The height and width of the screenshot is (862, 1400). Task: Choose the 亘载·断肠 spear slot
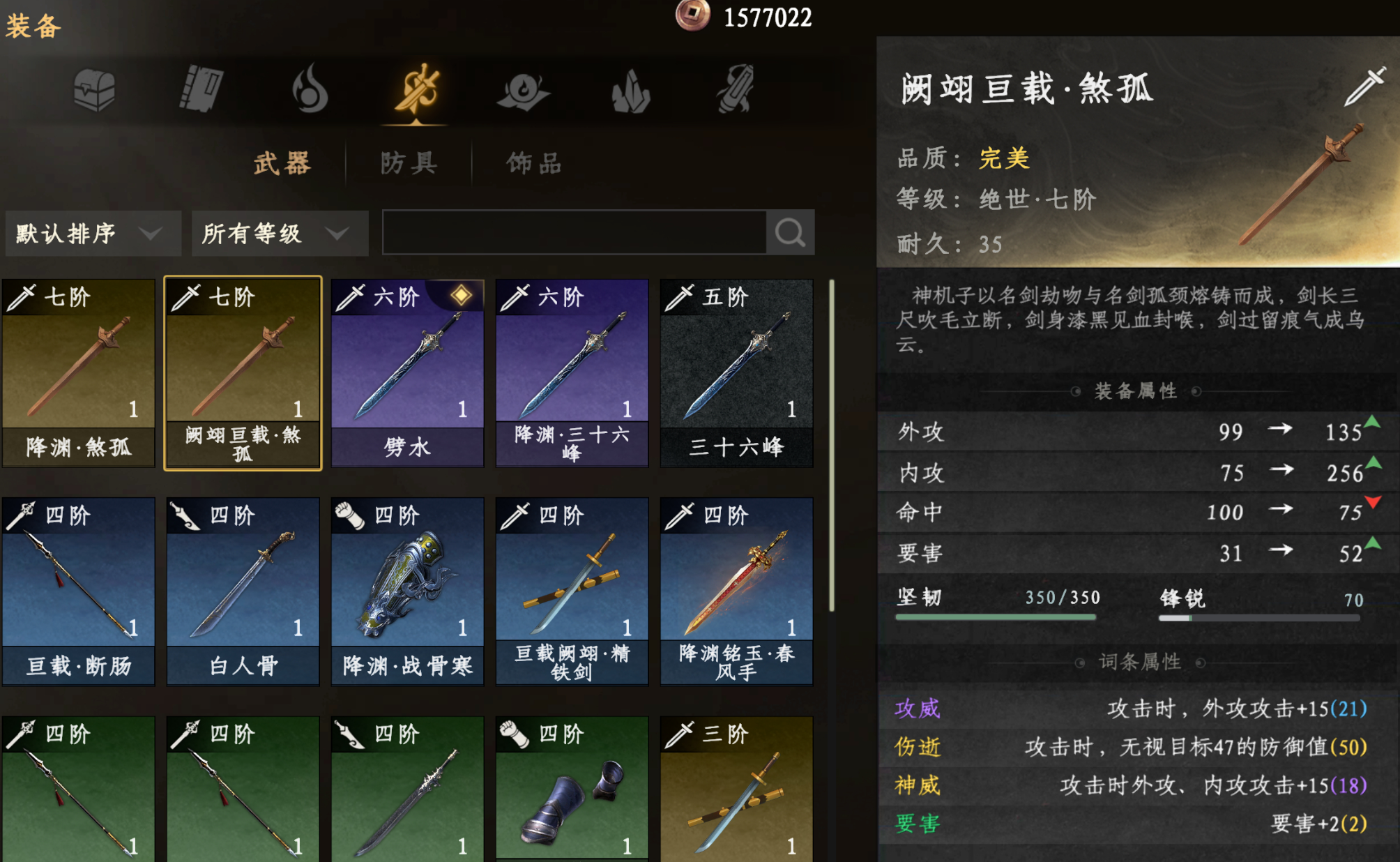tap(78, 590)
